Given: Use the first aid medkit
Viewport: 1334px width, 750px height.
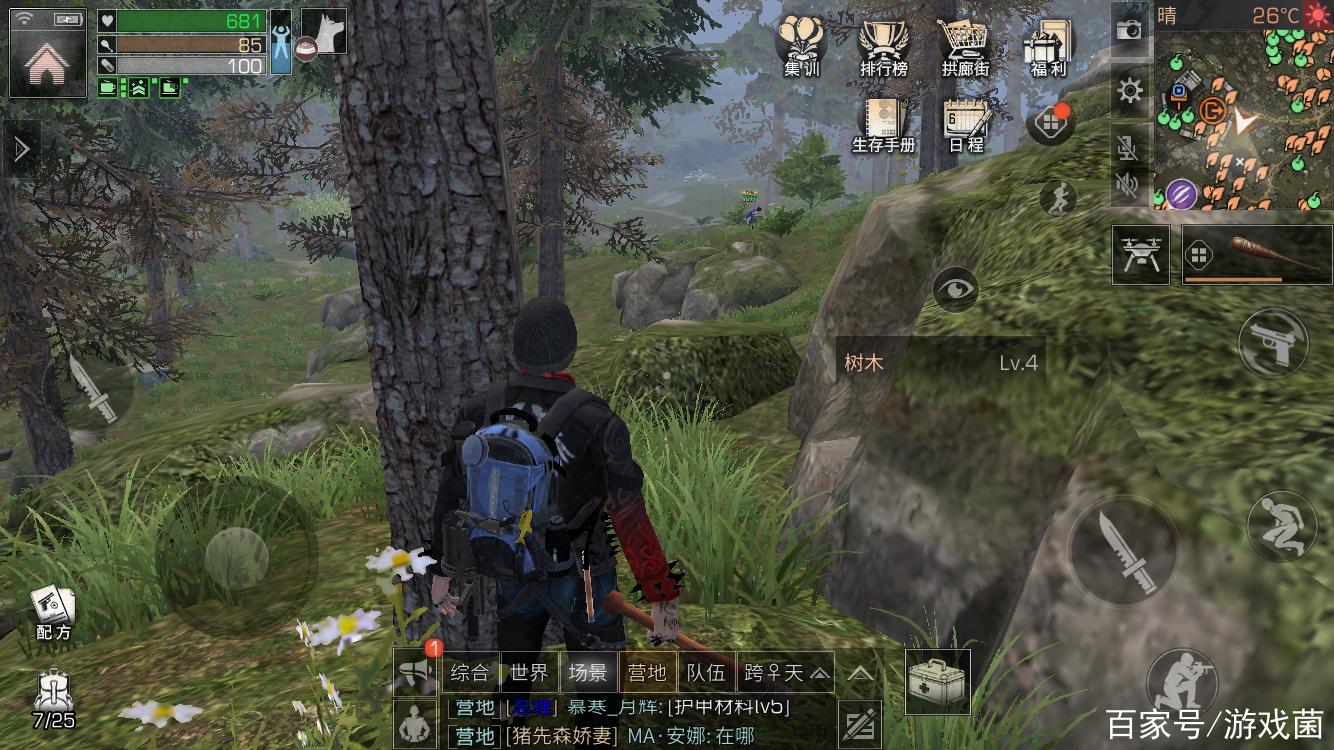Looking at the screenshot, I should click(937, 682).
